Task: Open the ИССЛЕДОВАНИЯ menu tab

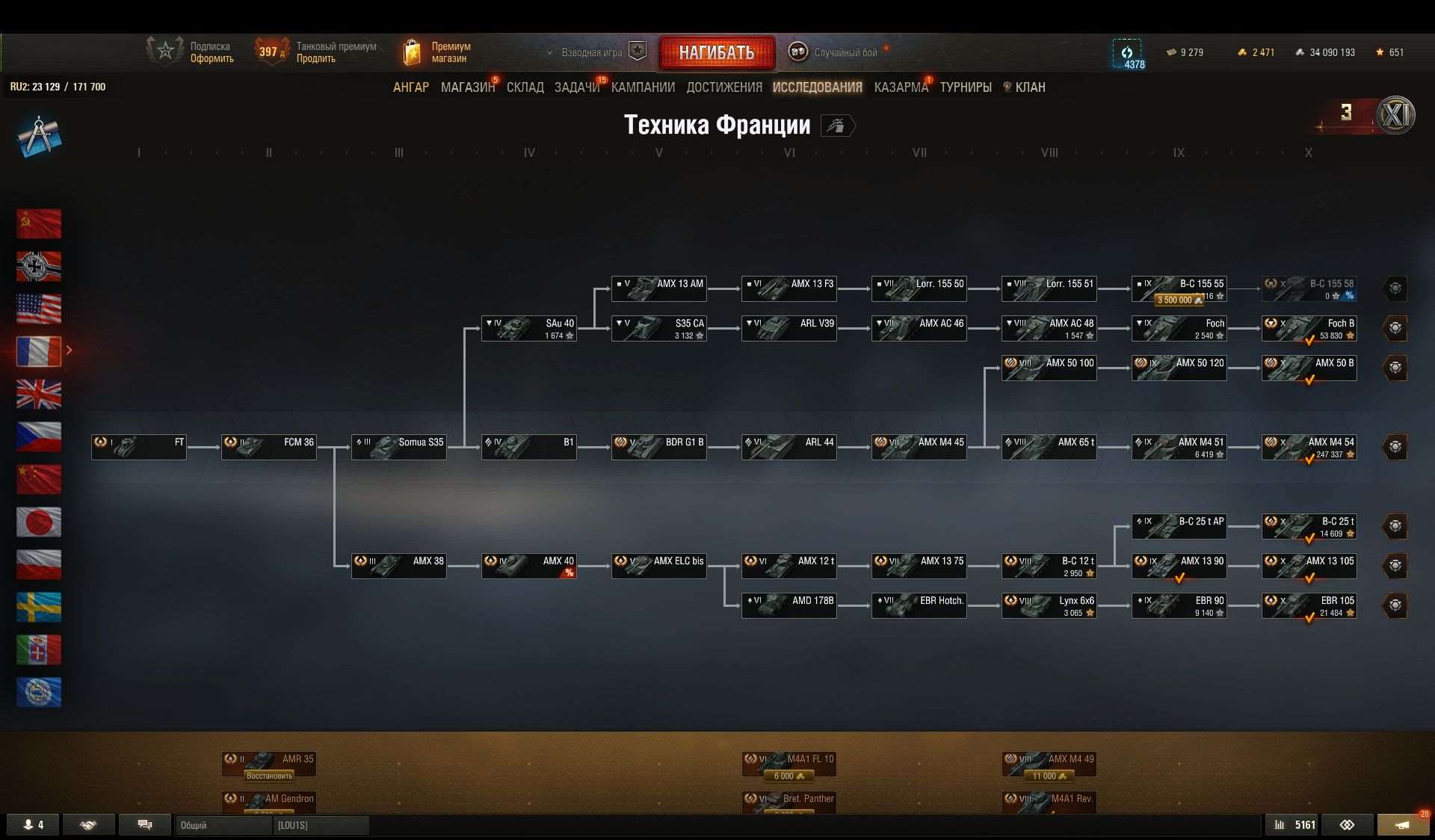Action: pyautogui.click(x=818, y=87)
